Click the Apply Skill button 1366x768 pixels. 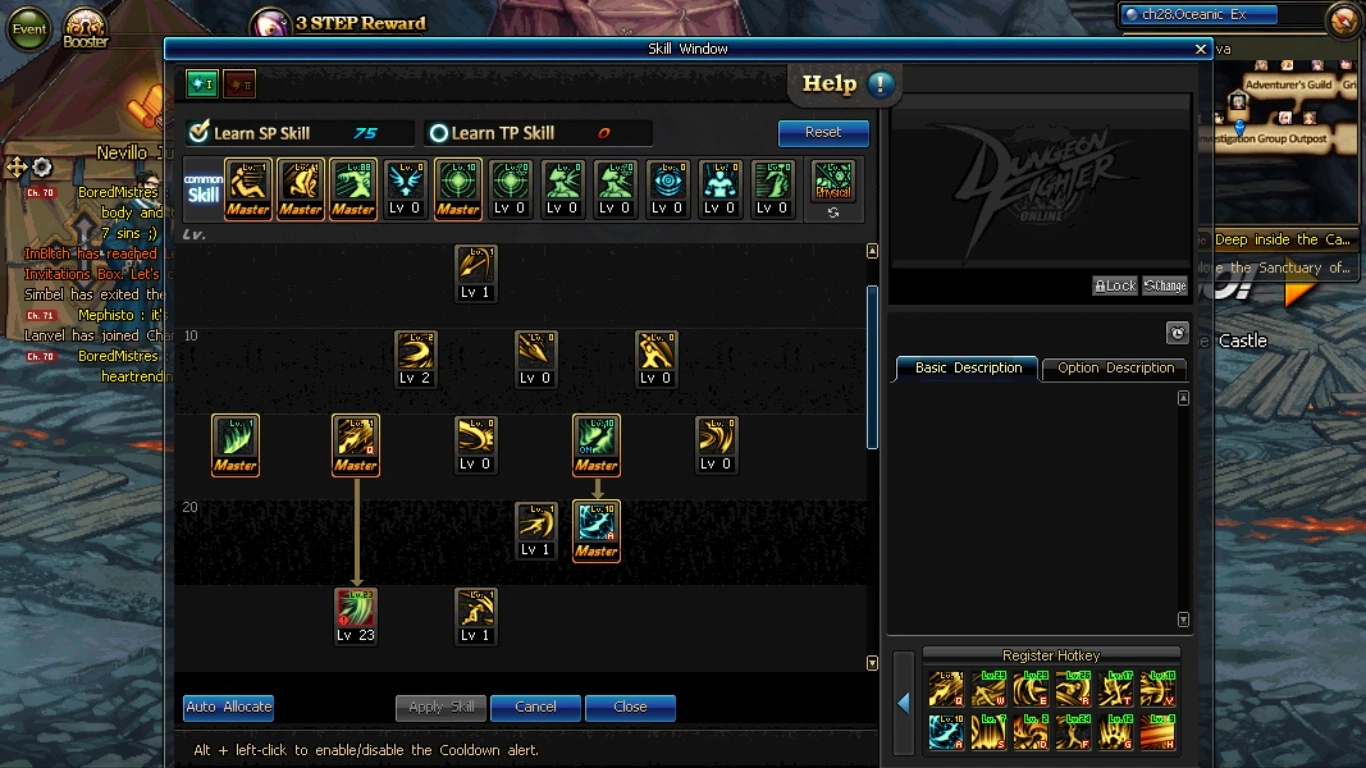[x=441, y=707]
